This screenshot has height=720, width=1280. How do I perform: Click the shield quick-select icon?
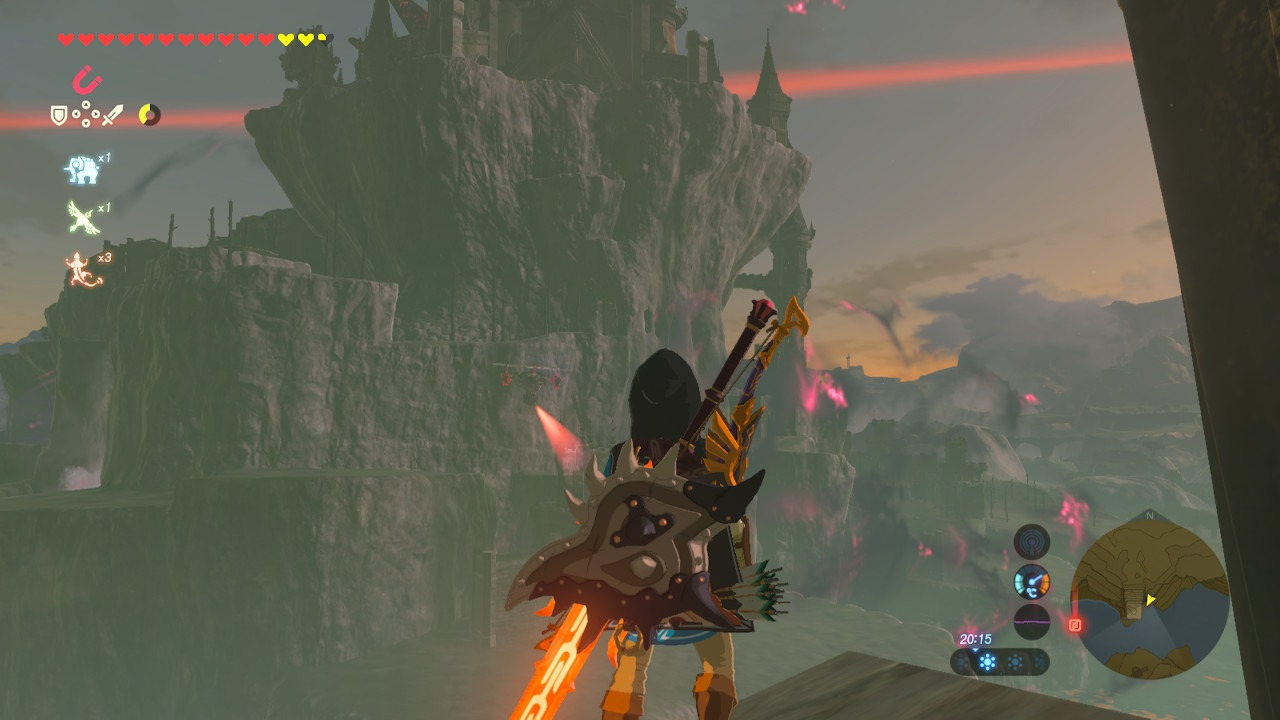point(60,116)
